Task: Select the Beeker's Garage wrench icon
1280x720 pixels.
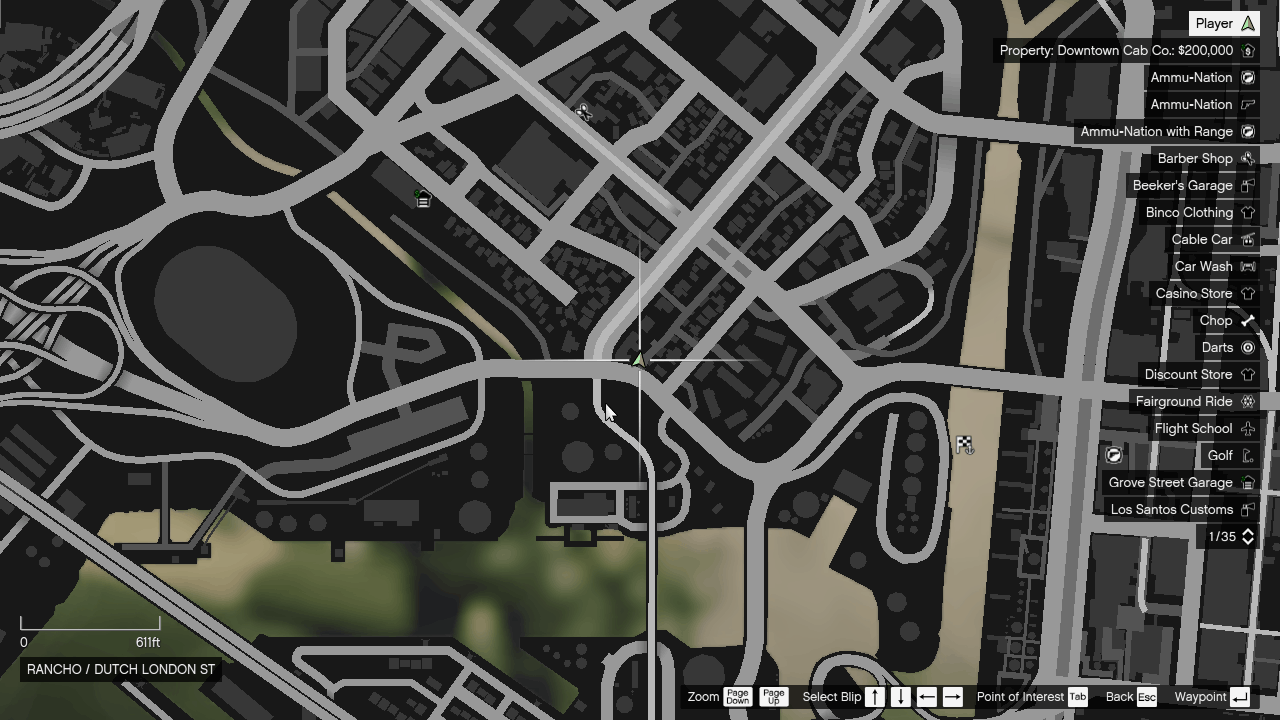Action: 1248,185
